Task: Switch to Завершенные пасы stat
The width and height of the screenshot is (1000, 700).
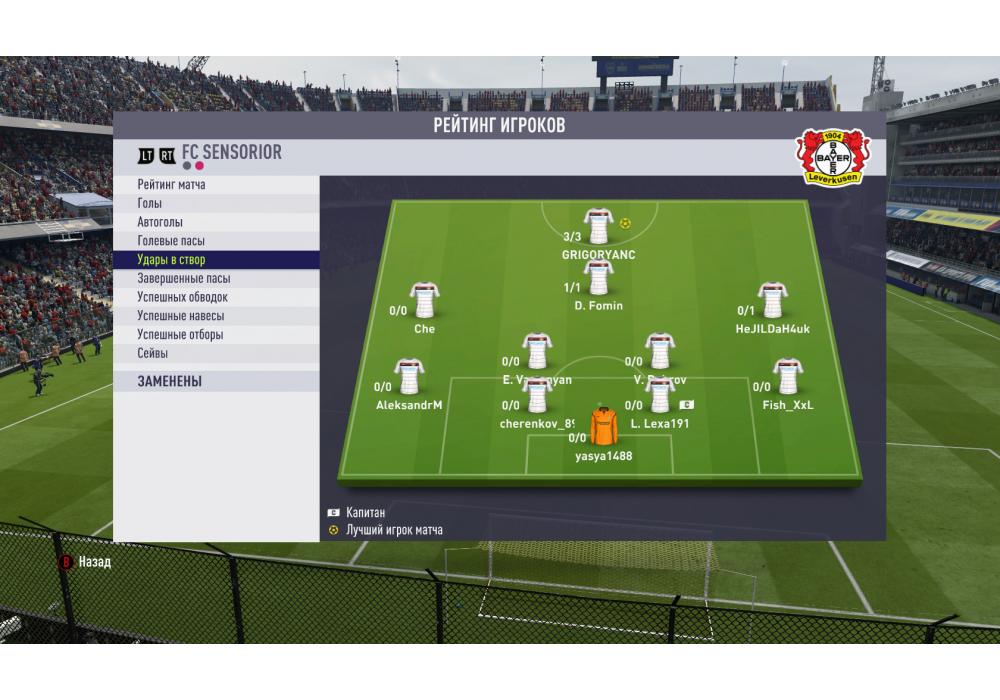Action: pos(215,279)
